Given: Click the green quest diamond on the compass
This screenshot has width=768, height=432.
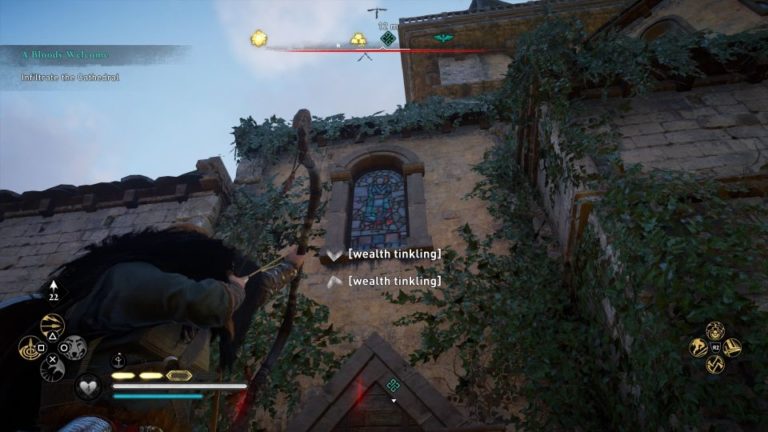Looking at the screenshot, I should [x=388, y=39].
